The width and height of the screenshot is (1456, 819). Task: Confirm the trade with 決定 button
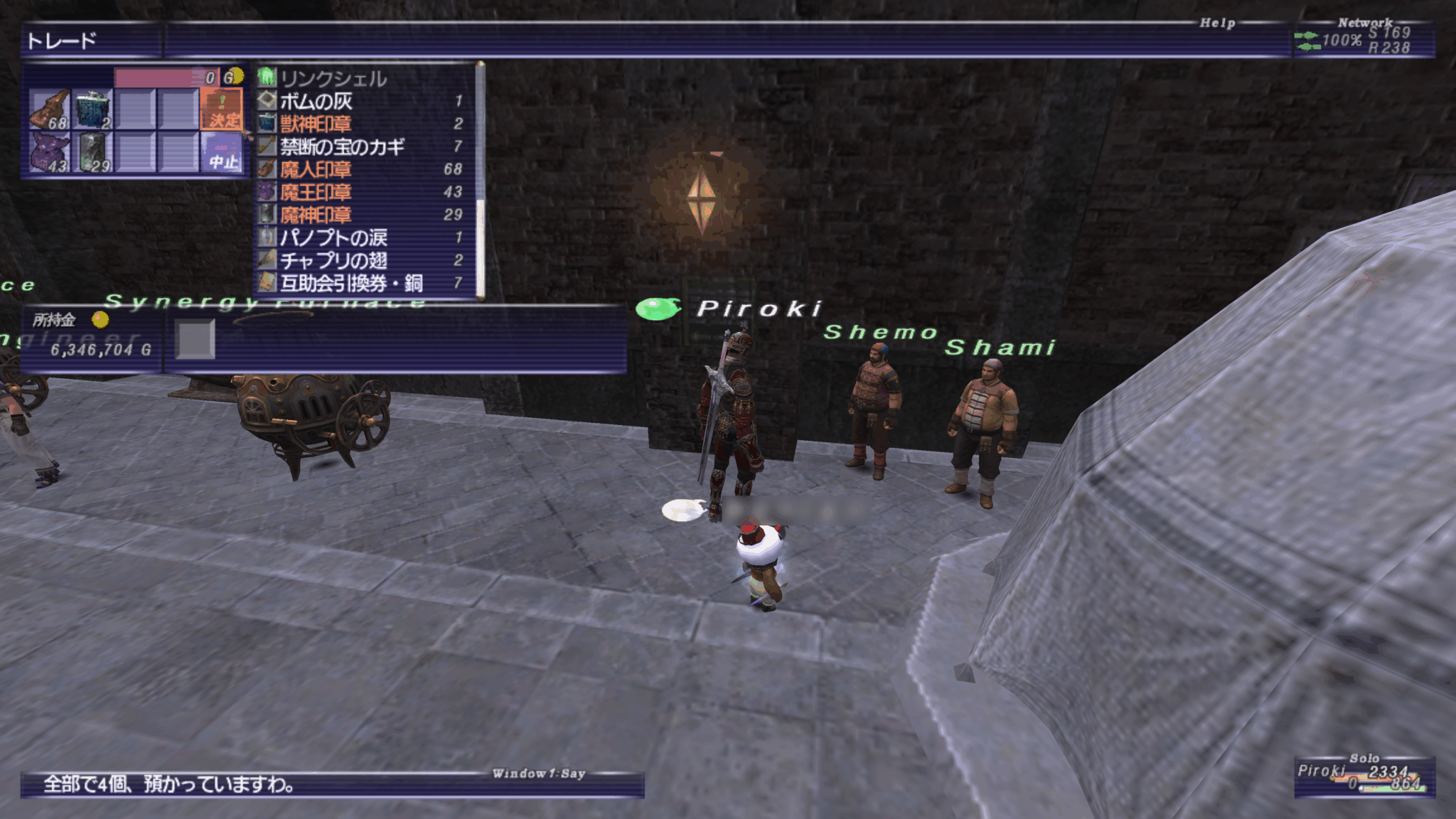[x=222, y=109]
